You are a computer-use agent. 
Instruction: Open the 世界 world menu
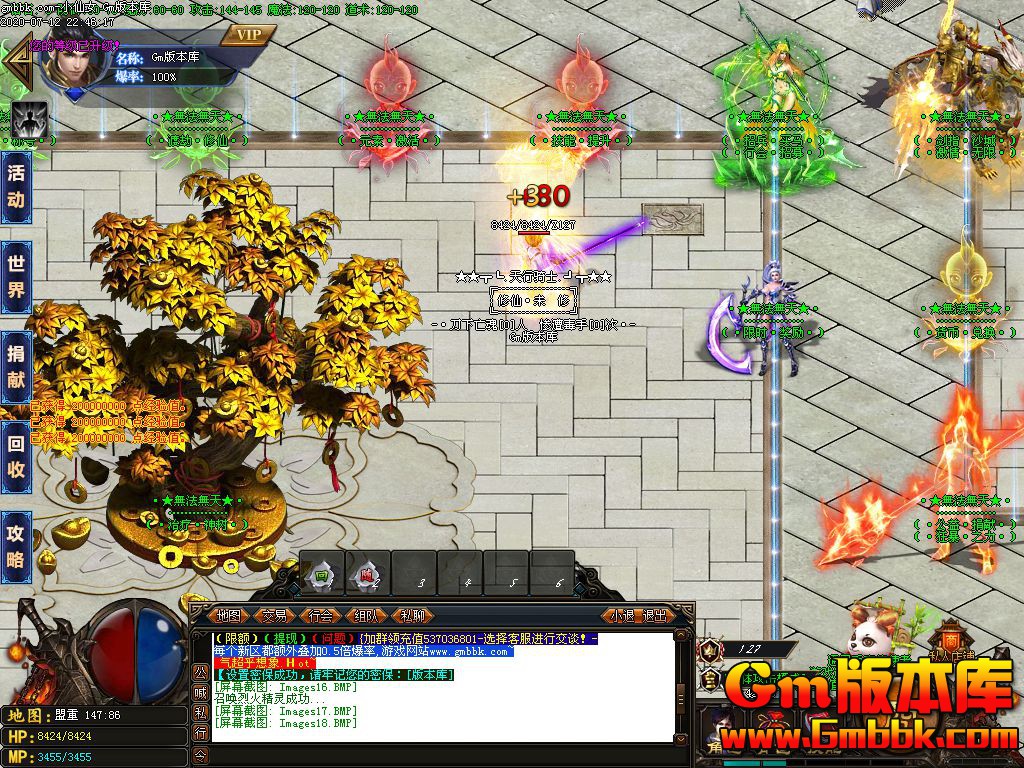[16, 277]
